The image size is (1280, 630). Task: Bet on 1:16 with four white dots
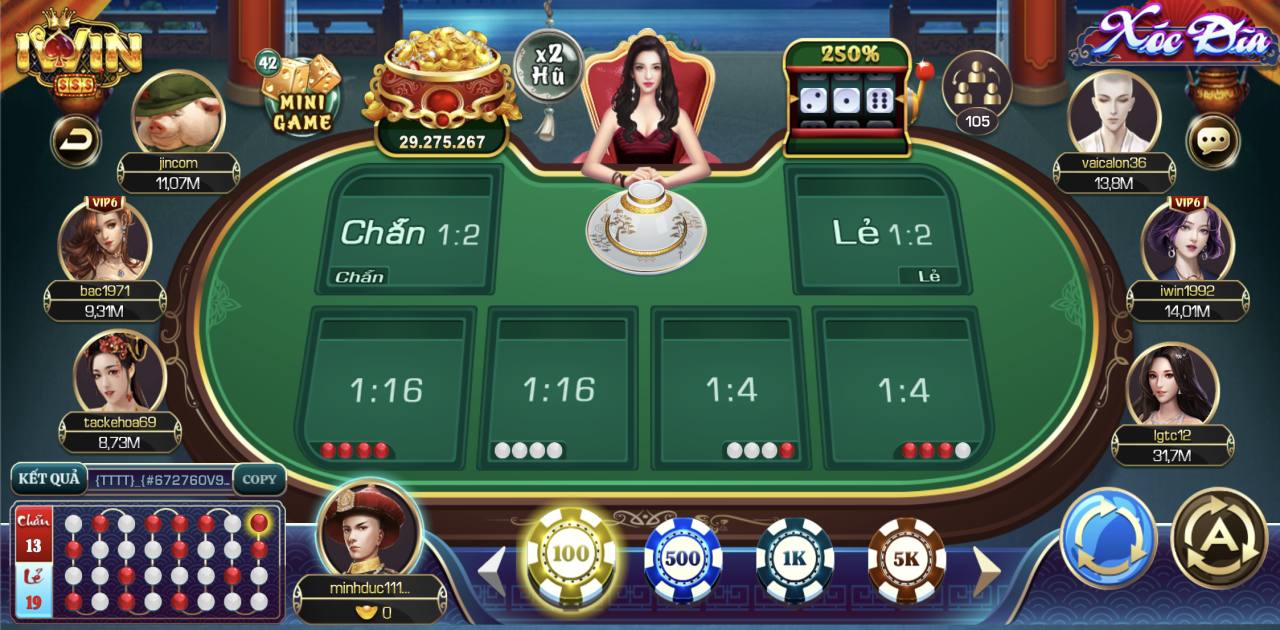pos(559,387)
